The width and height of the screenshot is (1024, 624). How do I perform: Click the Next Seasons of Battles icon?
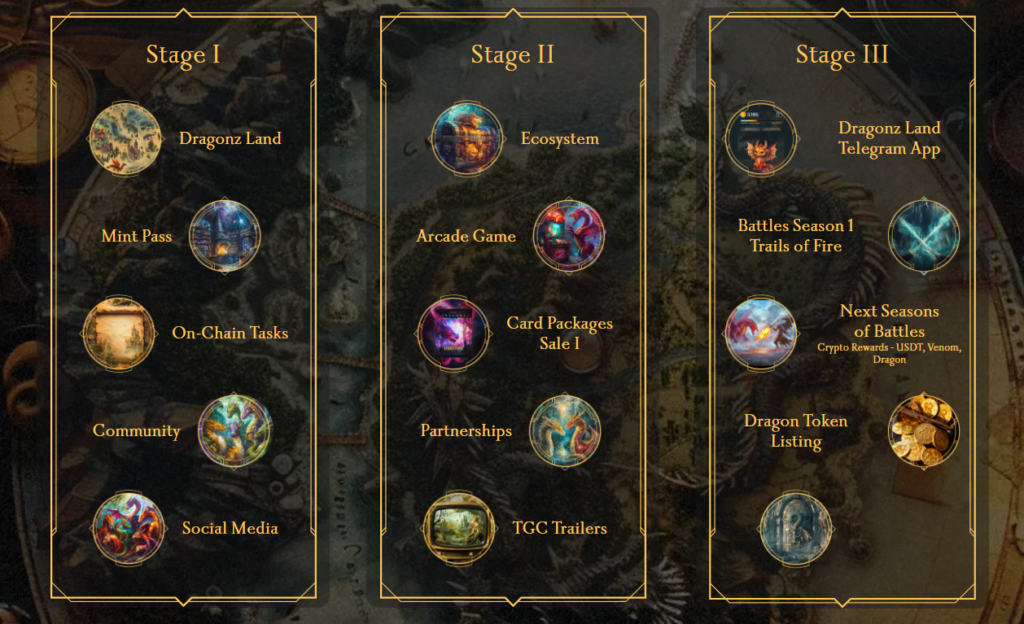click(760, 333)
